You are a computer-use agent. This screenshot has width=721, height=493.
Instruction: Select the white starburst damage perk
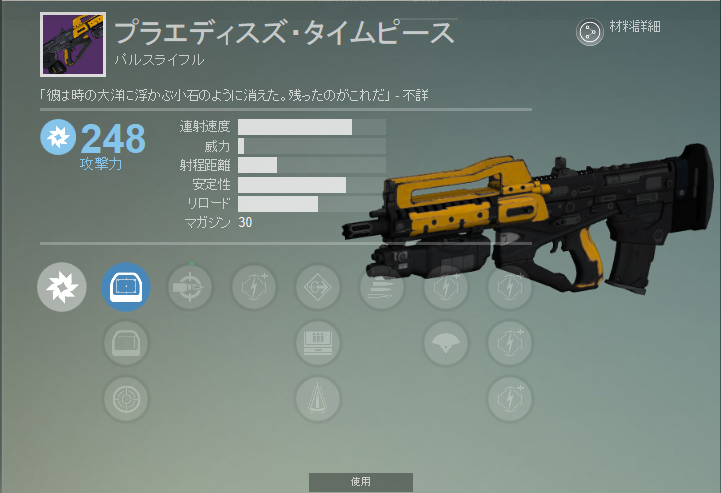pyautogui.click(x=62, y=288)
